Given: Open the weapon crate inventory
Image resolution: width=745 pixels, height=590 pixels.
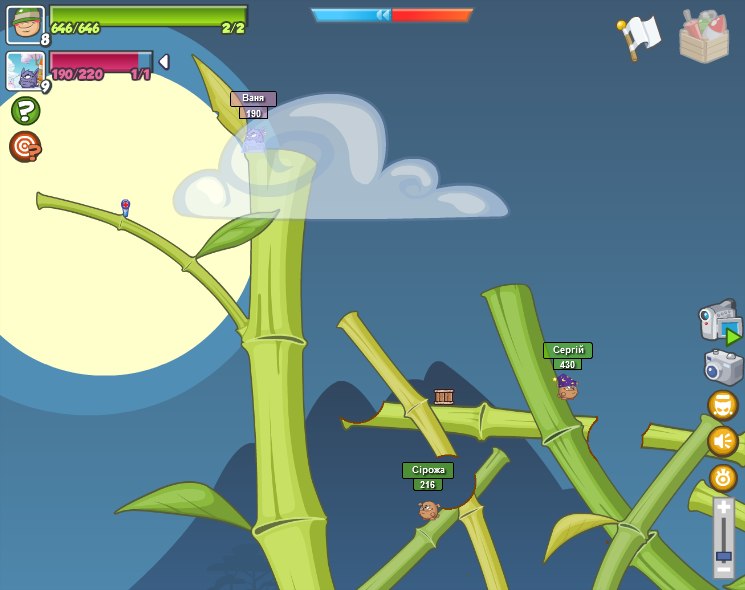Looking at the screenshot, I should (704, 37).
